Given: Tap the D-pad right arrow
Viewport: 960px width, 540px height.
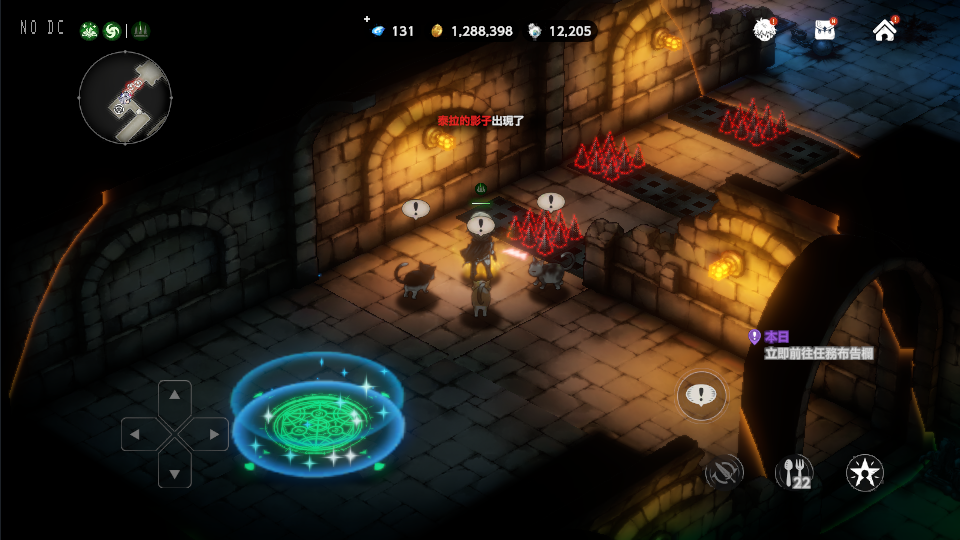Looking at the screenshot, I should (x=213, y=434).
